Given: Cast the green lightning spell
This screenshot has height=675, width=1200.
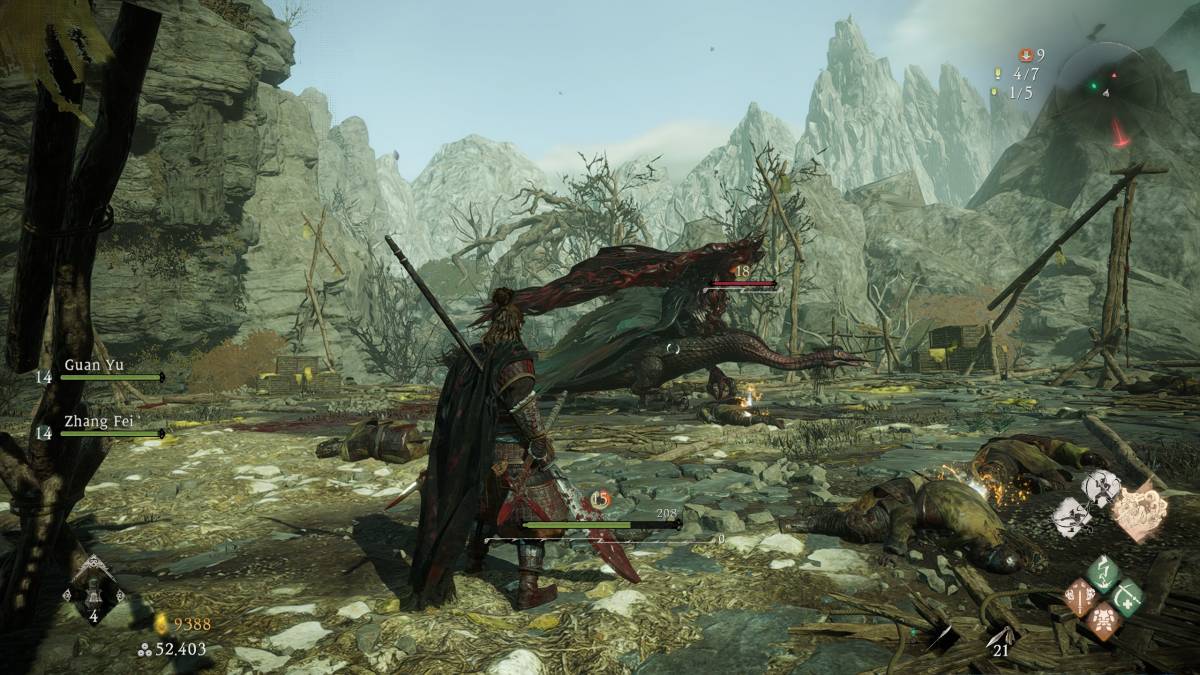Looking at the screenshot, I should pyautogui.click(x=1103, y=574).
